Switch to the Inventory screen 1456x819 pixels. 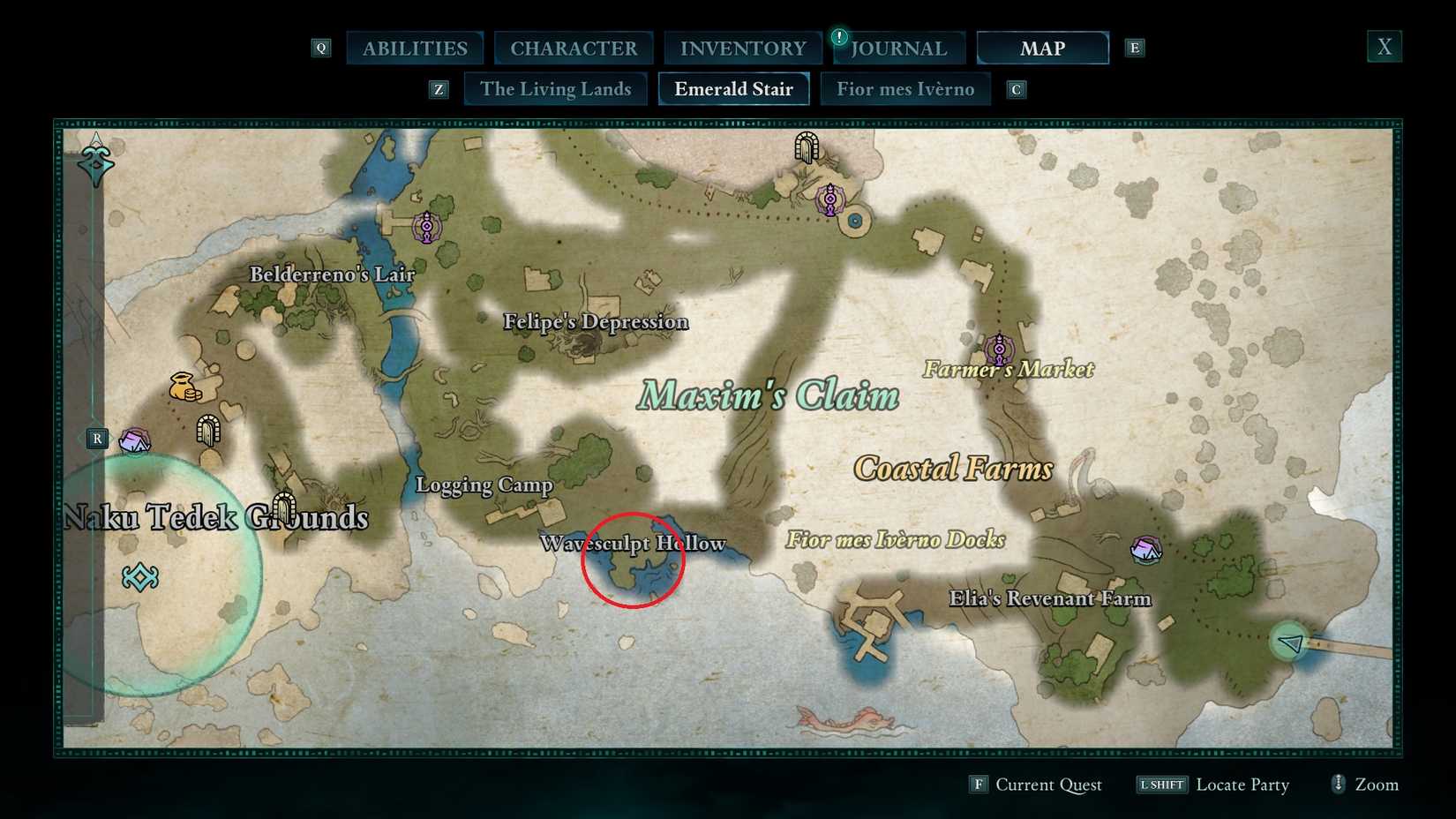click(742, 48)
